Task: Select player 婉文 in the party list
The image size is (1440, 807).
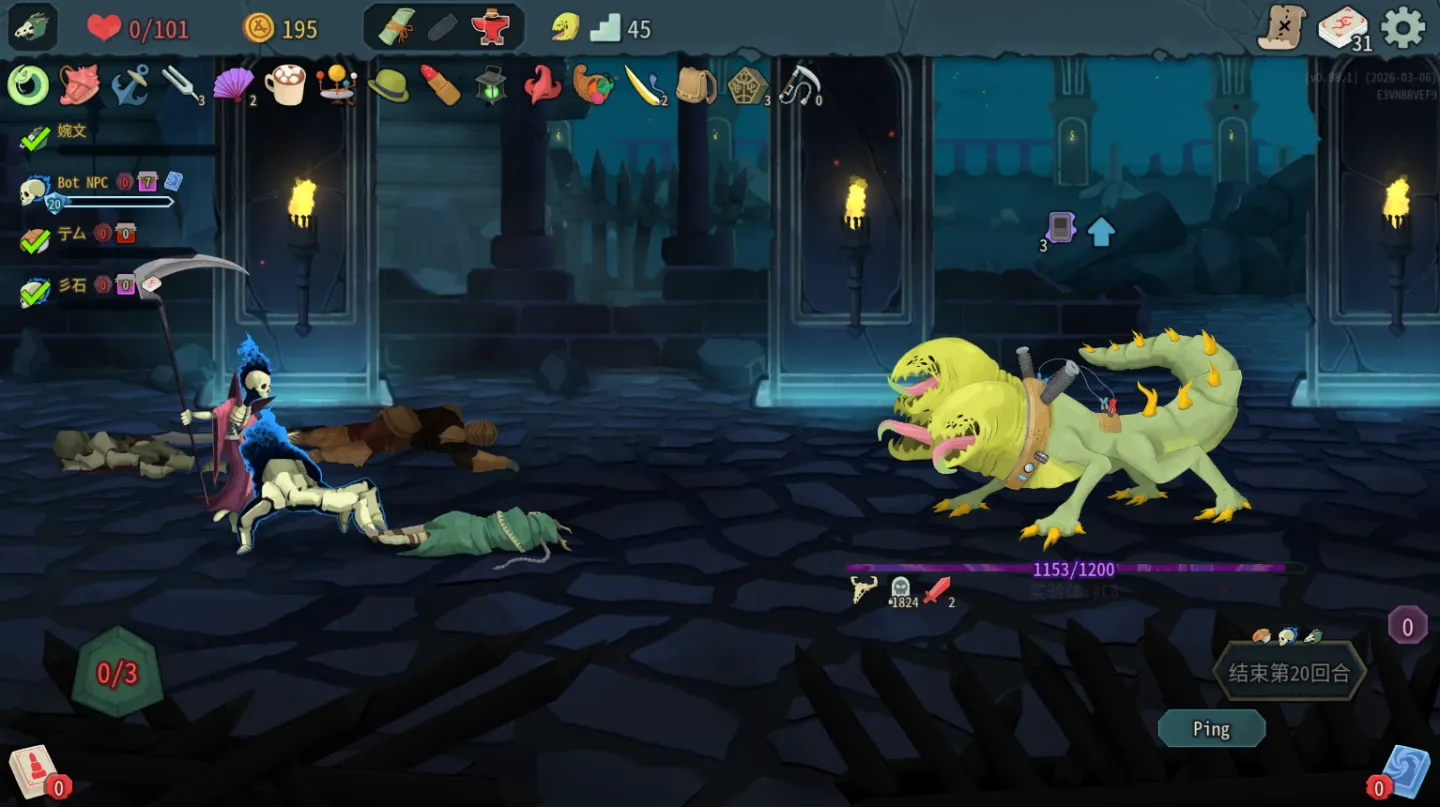Action: click(x=72, y=131)
